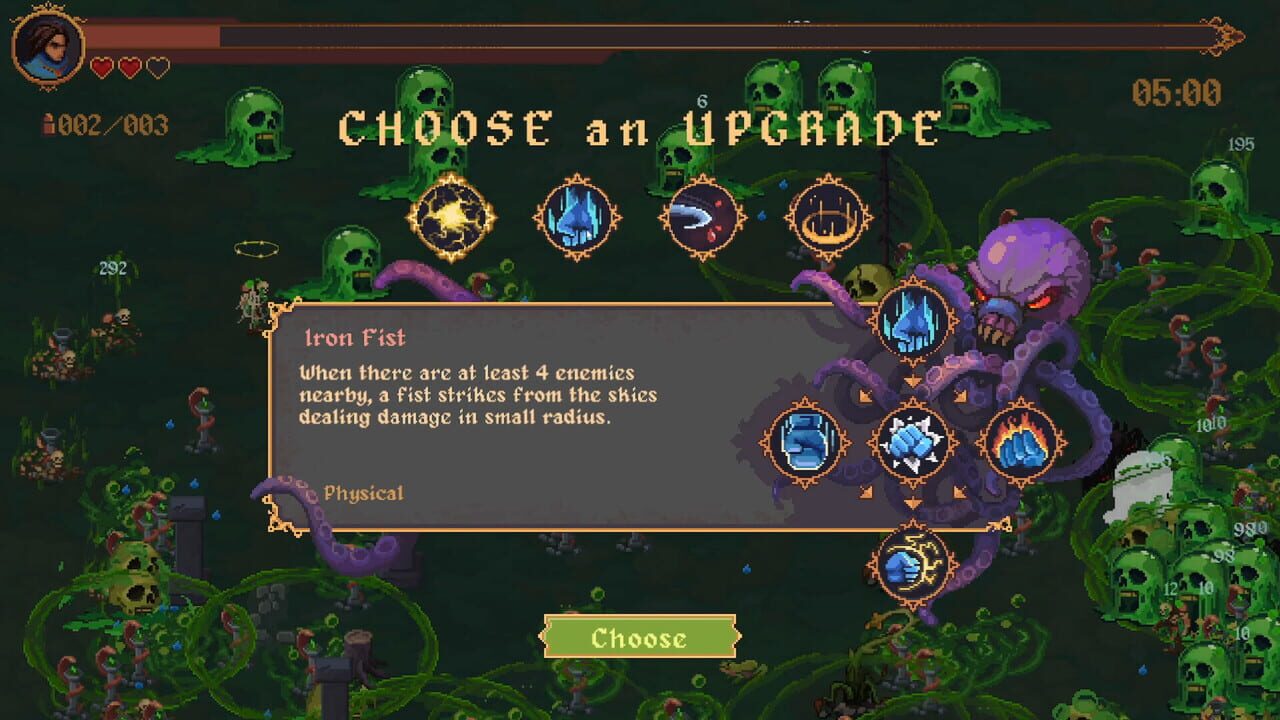
Task: Select the bloodied scythe upgrade icon
Action: [x=700, y=216]
